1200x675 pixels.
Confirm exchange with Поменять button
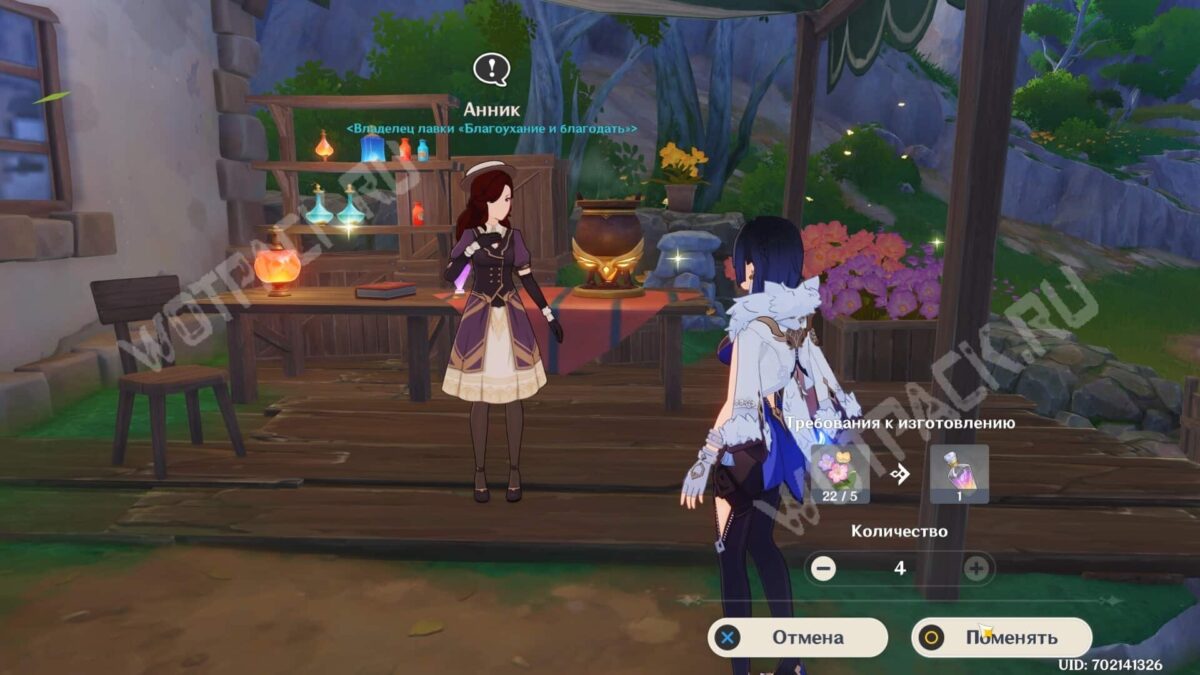pos(1001,637)
